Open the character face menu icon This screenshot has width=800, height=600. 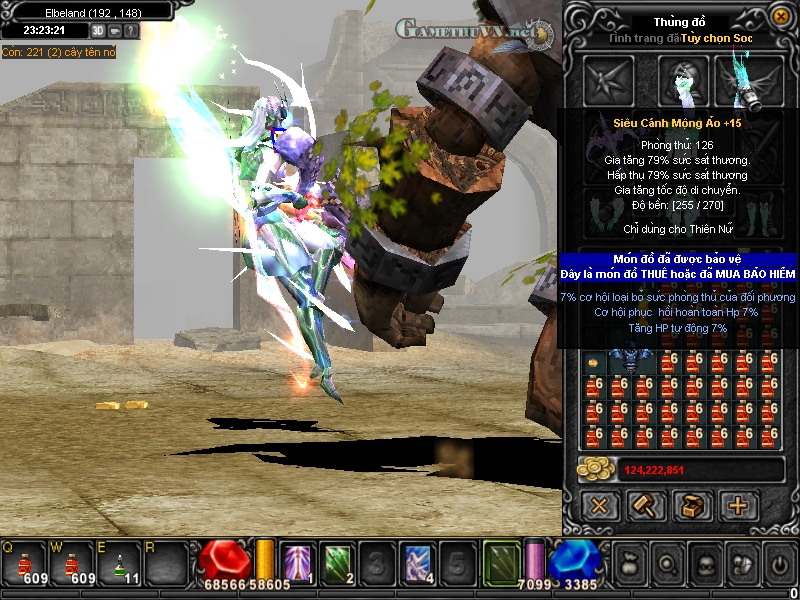tap(704, 563)
